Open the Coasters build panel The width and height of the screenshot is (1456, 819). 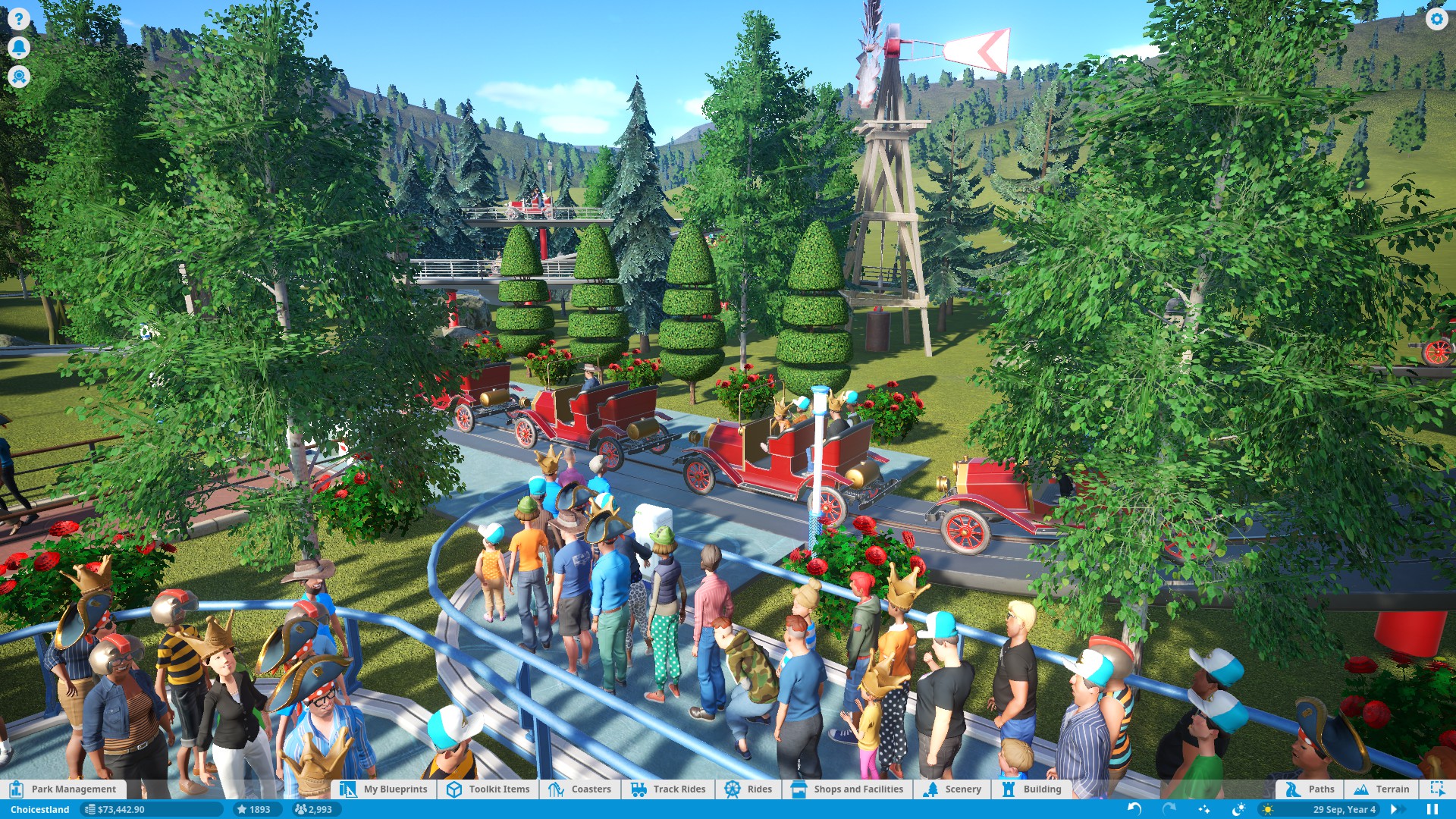click(x=581, y=789)
